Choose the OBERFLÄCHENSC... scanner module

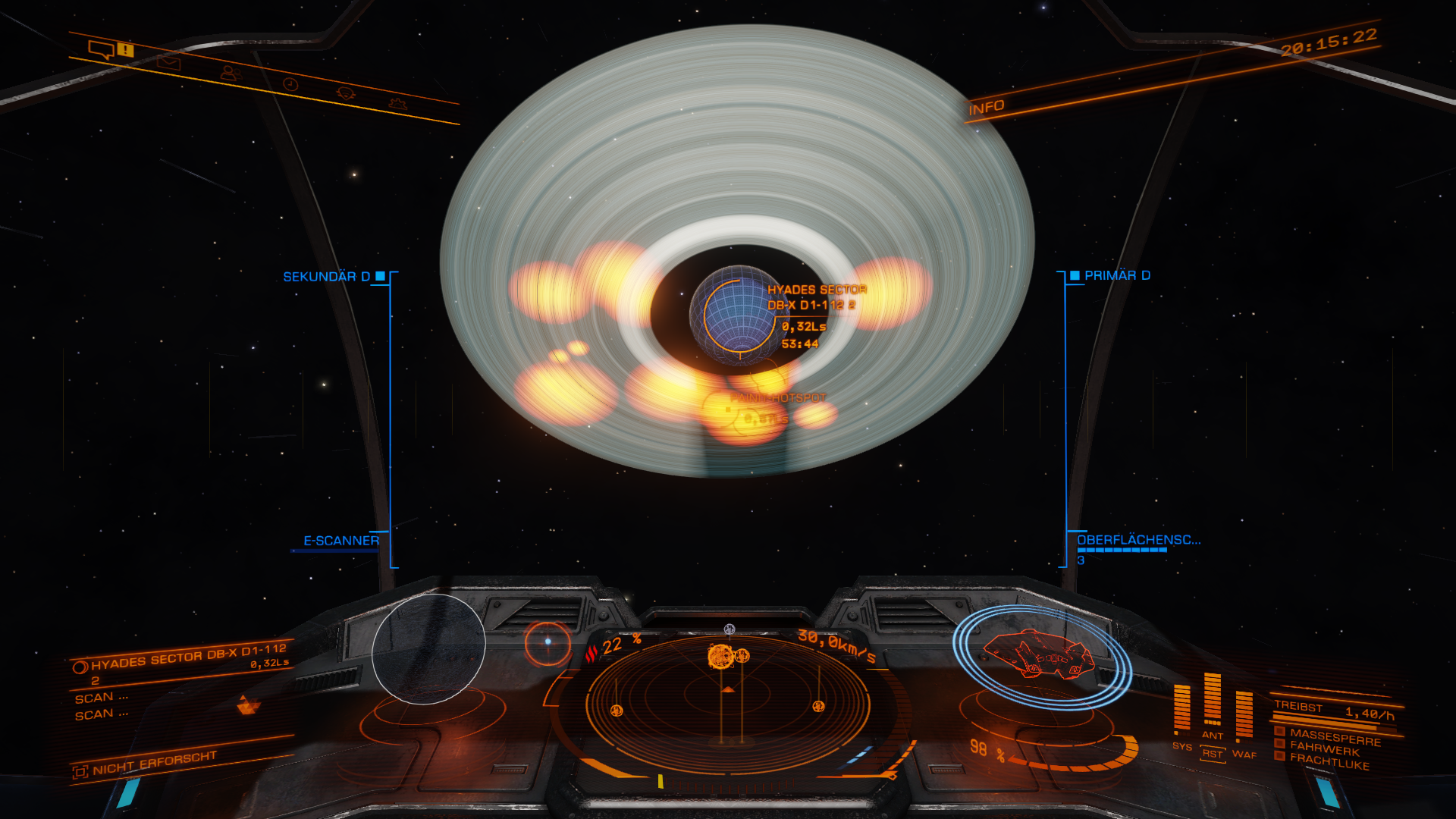[1138, 540]
